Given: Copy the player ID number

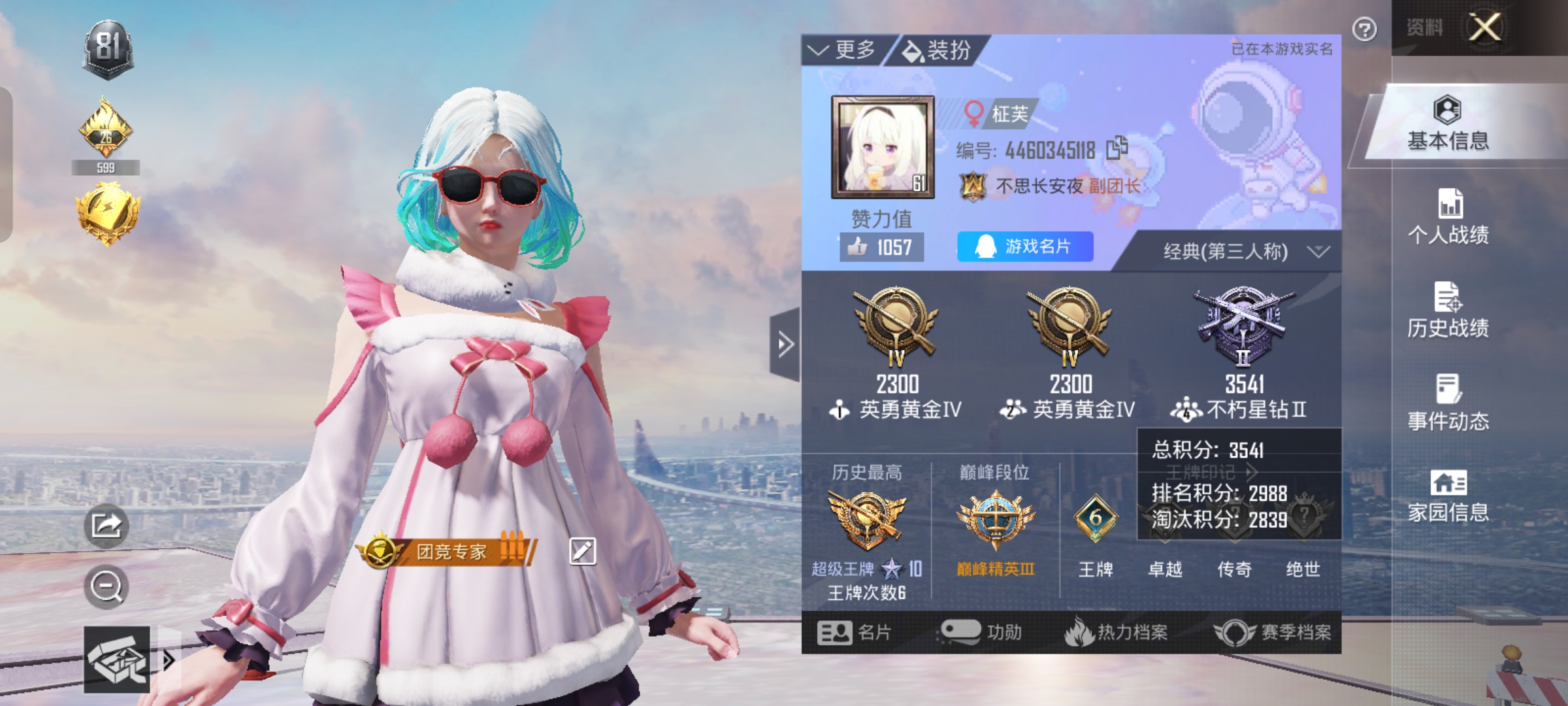Looking at the screenshot, I should point(1117,148).
